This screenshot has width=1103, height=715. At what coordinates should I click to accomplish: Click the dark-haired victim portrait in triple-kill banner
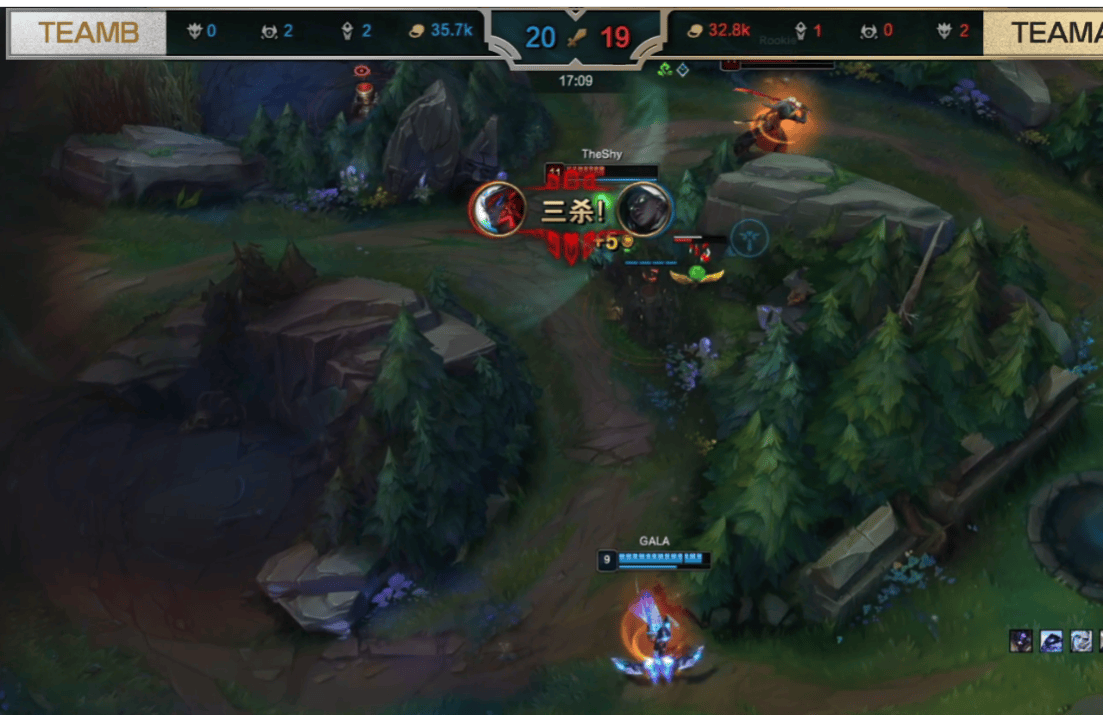[x=644, y=210]
